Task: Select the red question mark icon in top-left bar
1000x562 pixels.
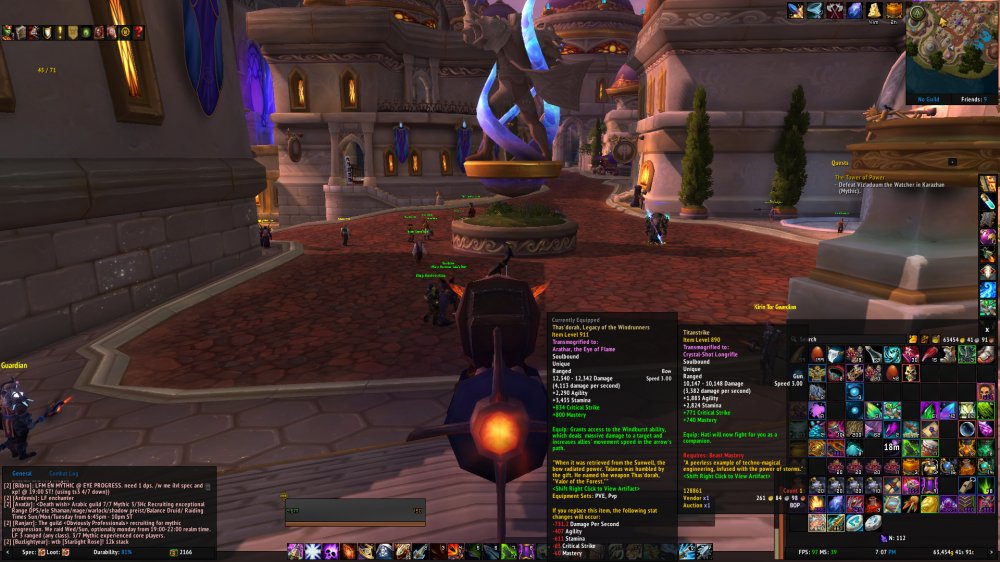Action: pyautogui.click(x=138, y=32)
